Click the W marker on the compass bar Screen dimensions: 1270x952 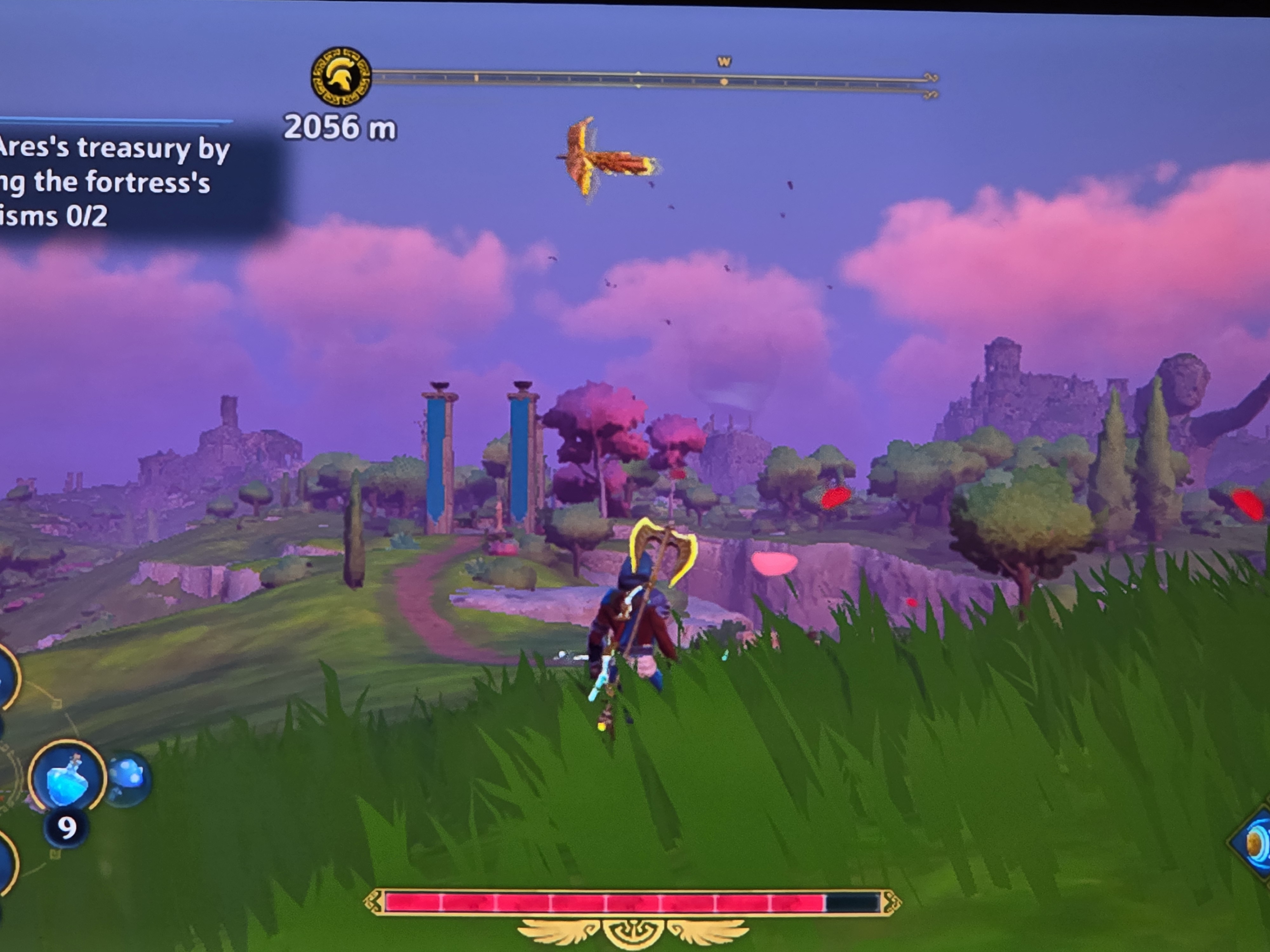pyautogui.click(x=724, y=62)
